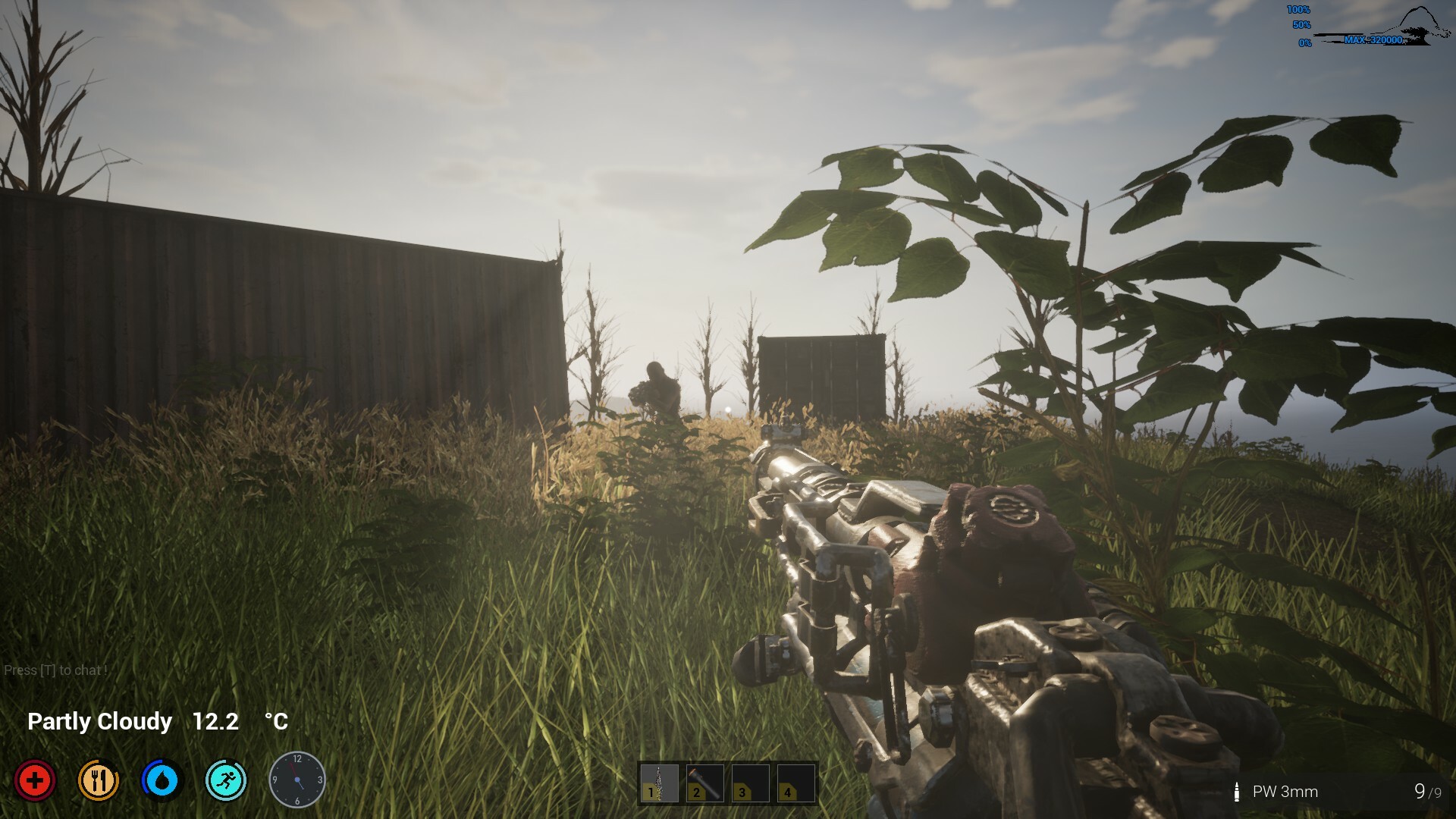Toggle the 100% marker on altitude gauge
The width and height of the screenshot is (1456, 819).
coord(1297,10)
